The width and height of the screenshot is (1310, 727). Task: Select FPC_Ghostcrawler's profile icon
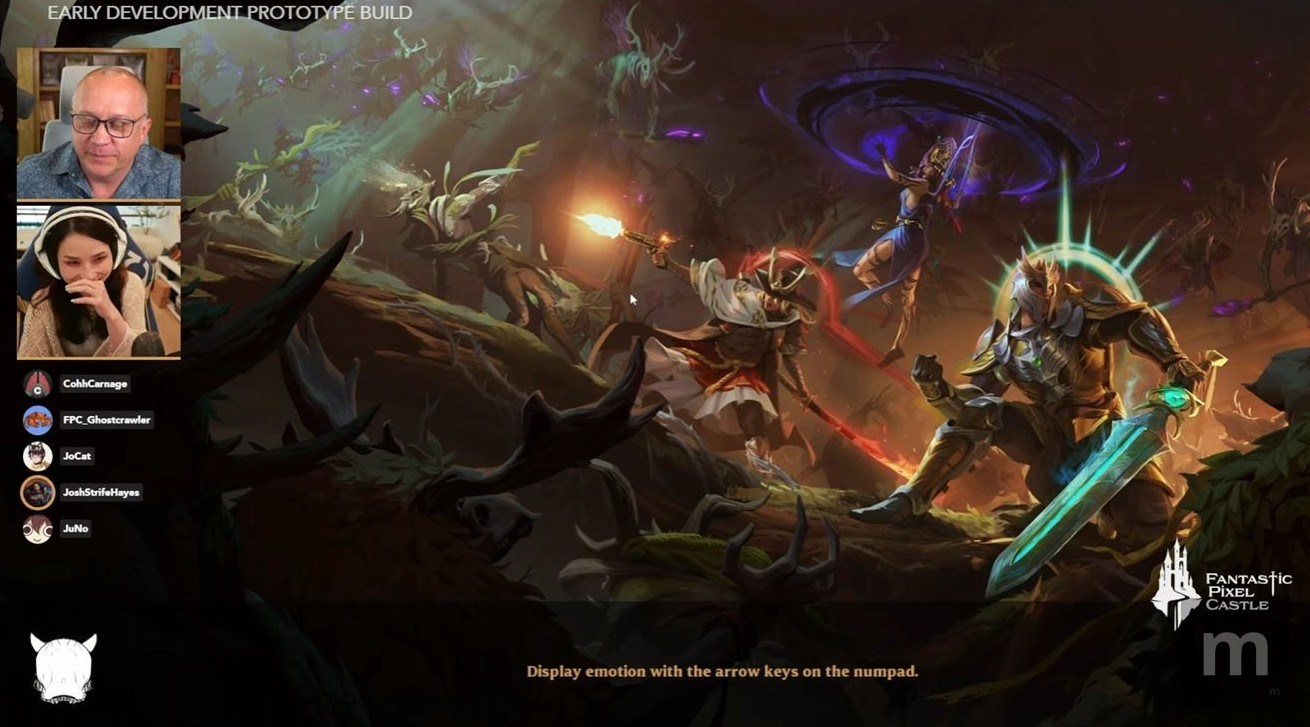pyautogui.click(x=36, y=420)
